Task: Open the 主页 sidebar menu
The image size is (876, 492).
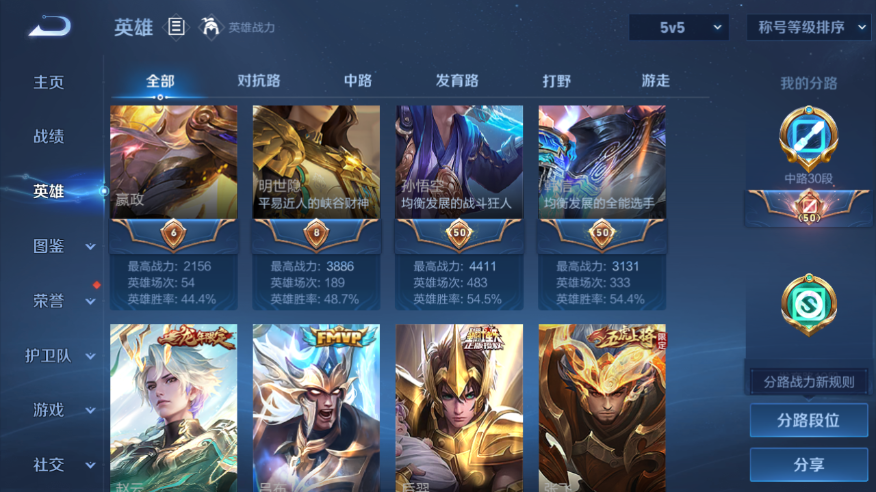Action: pyautogui.click(x=49, y=82)
